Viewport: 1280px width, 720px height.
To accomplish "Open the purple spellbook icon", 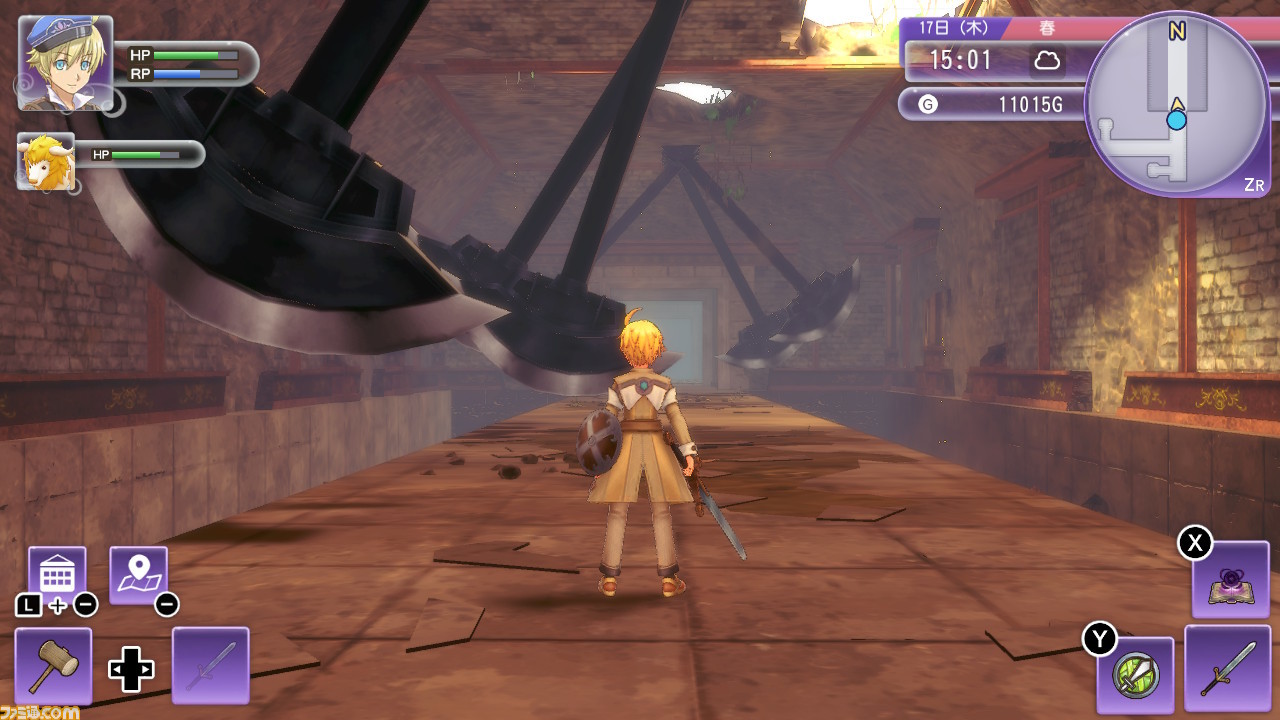I will click(x=1230, y=580).
